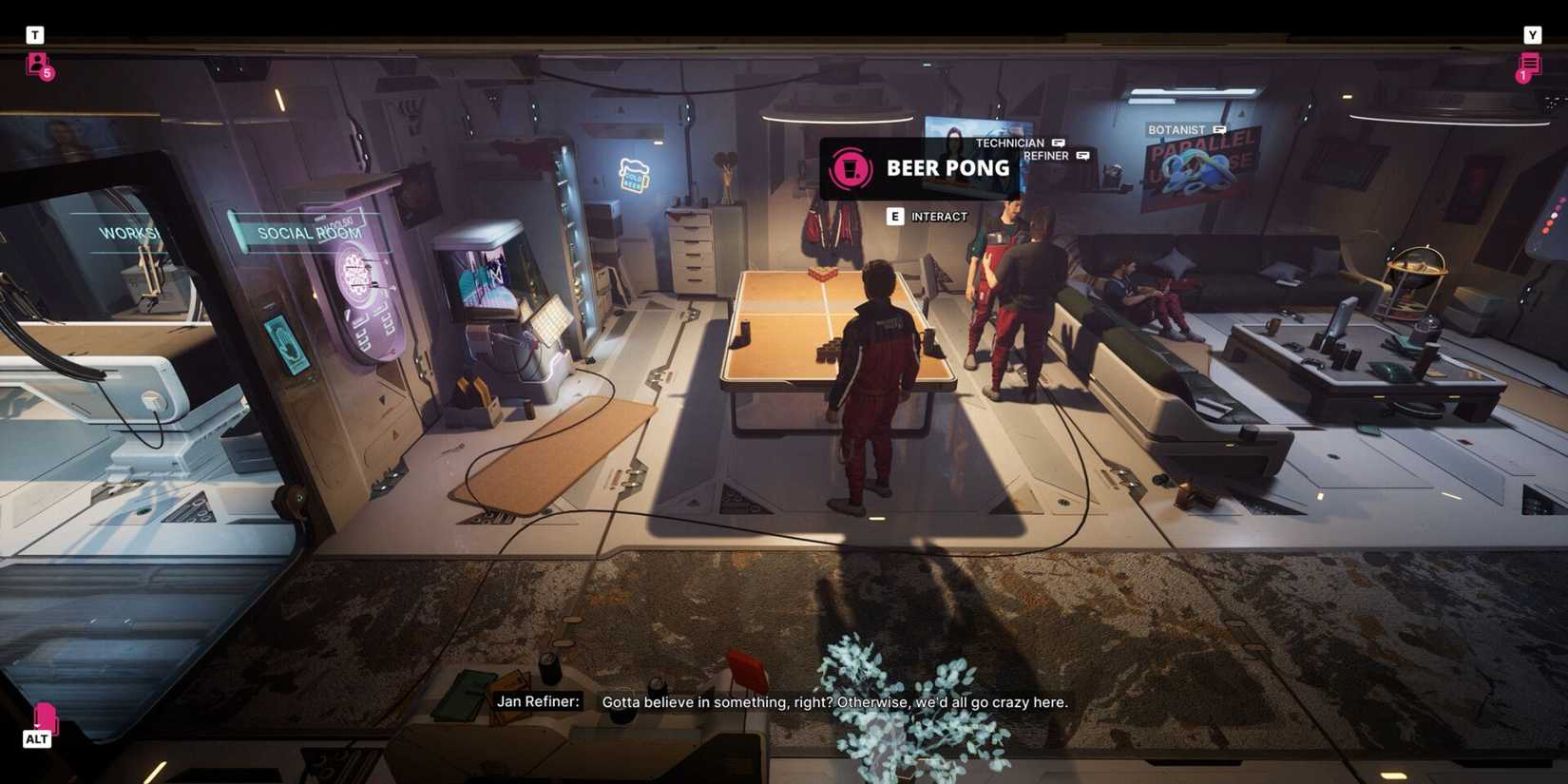Select the BOTANIST name tag

coord(1177,128)
